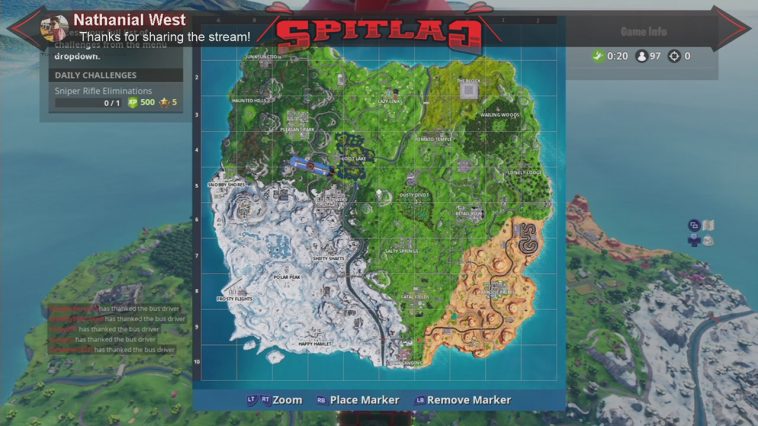Select Lonely Lodge on the map
758x426 pixels.
[522, 172]
